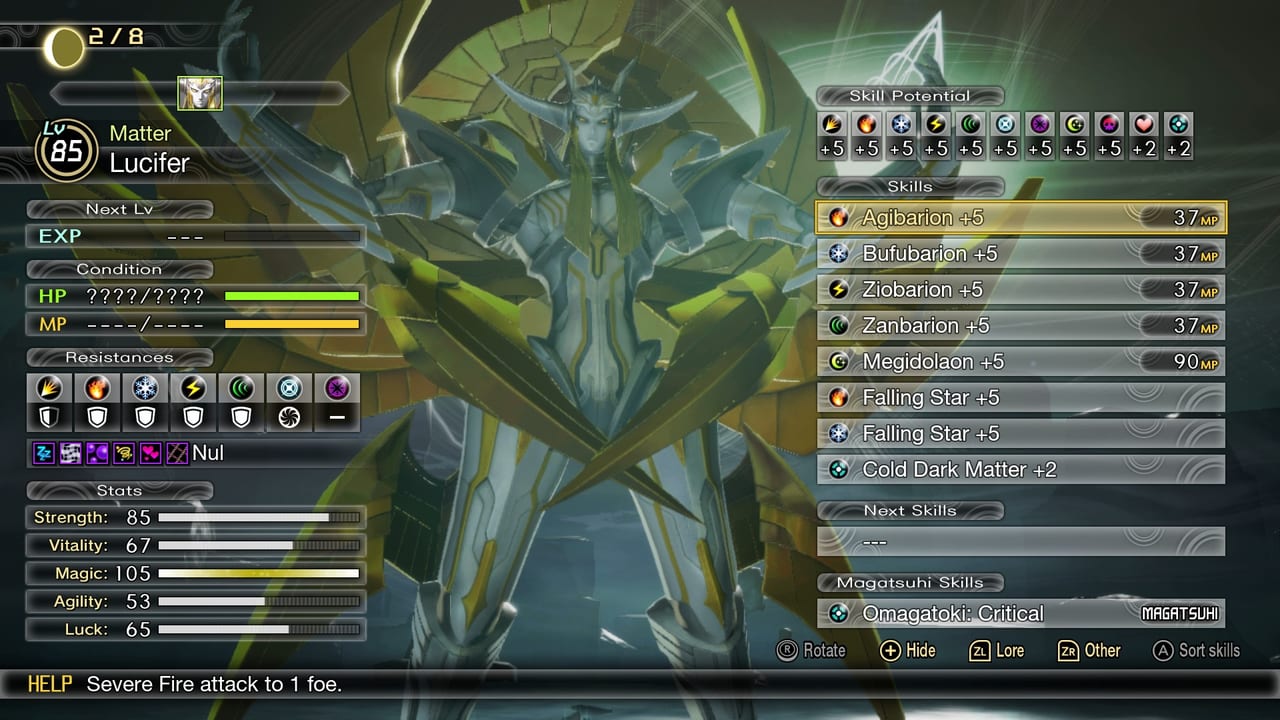Click the Force element icon in Resistances
This screenshot has width=1280, height=720.
pos(240,388)
